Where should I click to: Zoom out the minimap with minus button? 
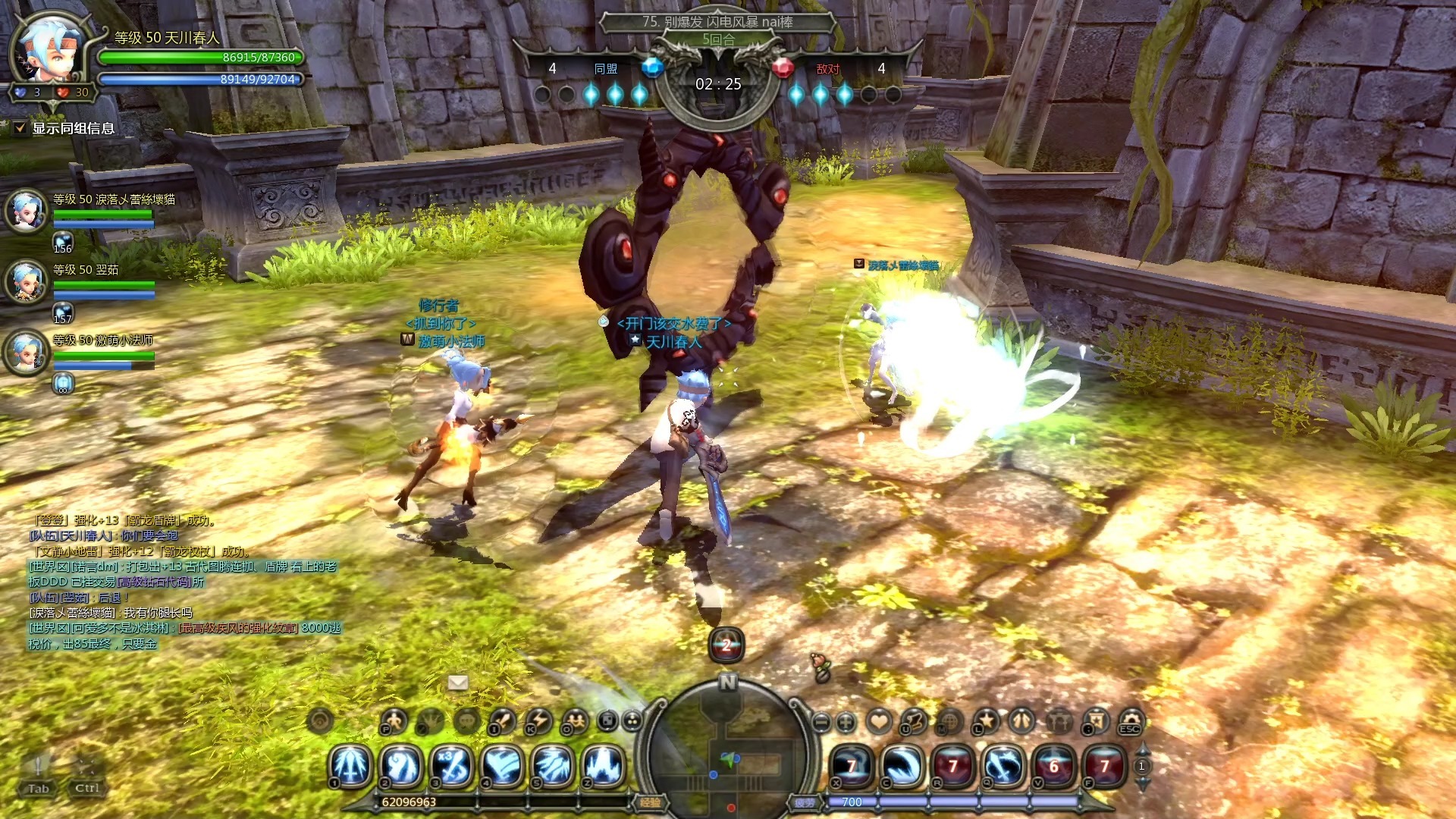(x=821, y=722)
